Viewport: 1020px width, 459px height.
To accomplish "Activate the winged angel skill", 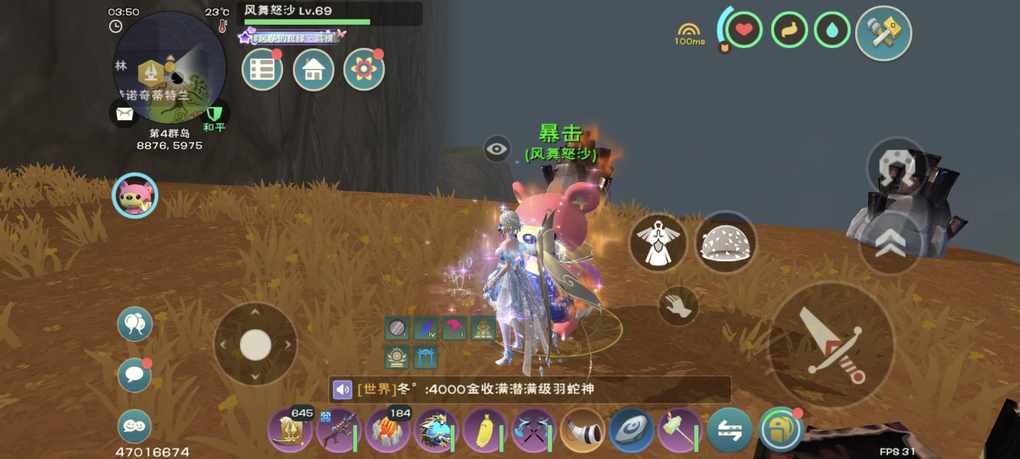I will 658,243.
